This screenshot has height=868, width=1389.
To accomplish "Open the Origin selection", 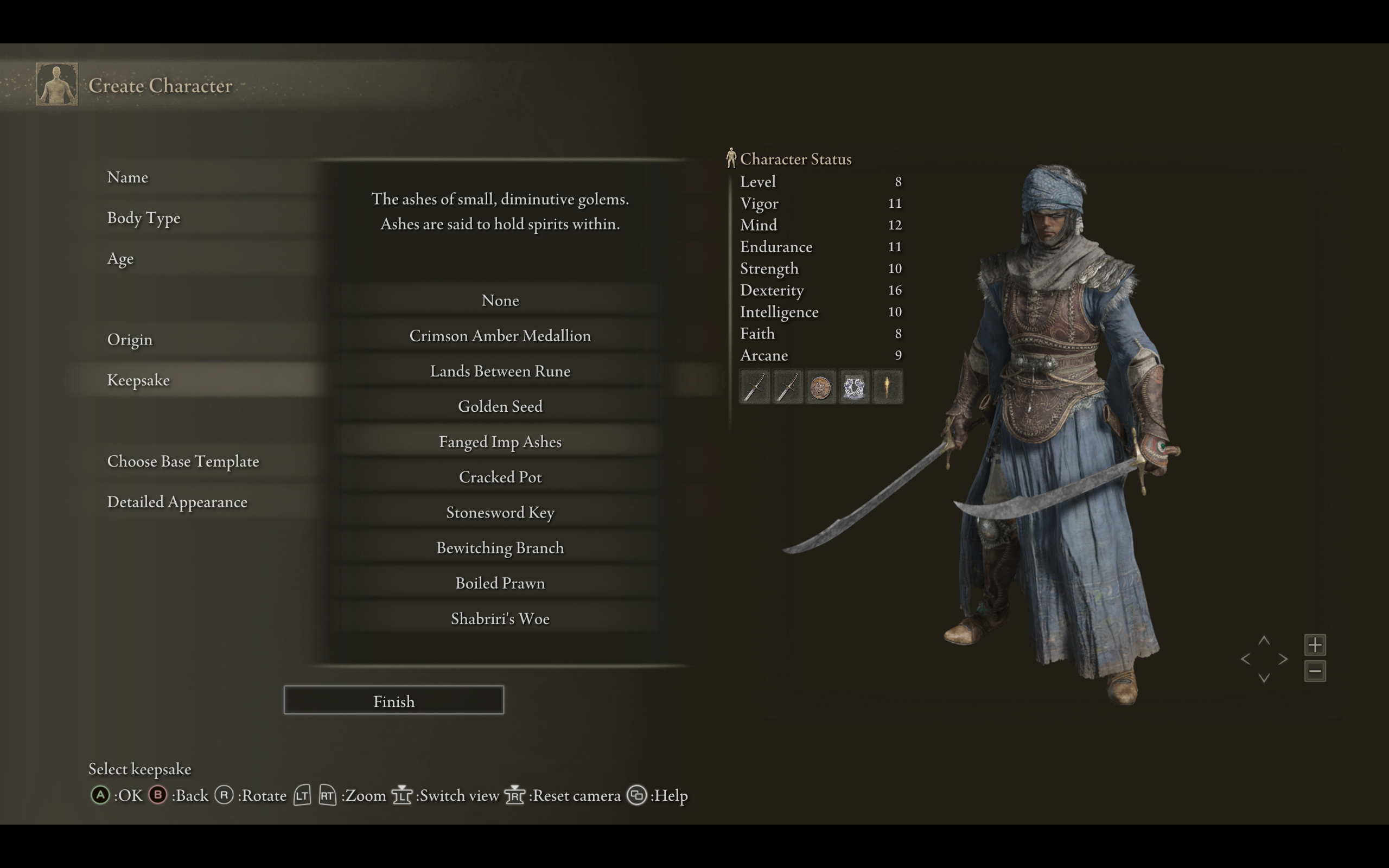I will (130, 340).
